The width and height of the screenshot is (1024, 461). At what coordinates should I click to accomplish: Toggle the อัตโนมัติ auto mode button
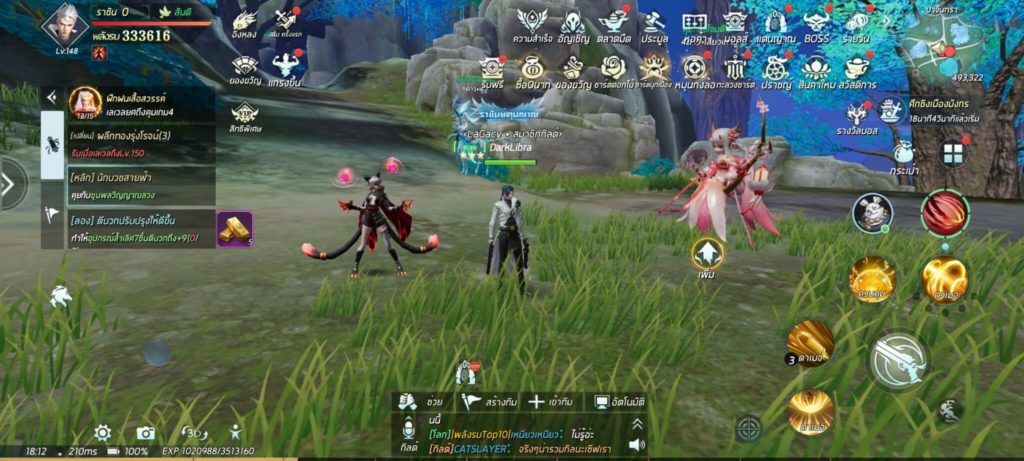tap(620, 401)
